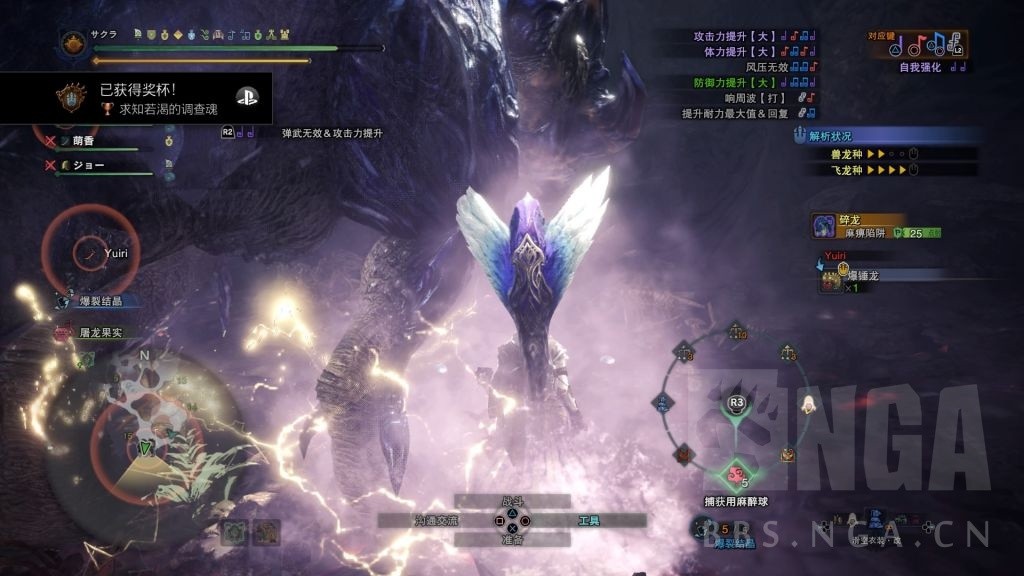1024x576 pixels.
Task: Click the PlayStation trophy earned notification
Action: (135, 97)
